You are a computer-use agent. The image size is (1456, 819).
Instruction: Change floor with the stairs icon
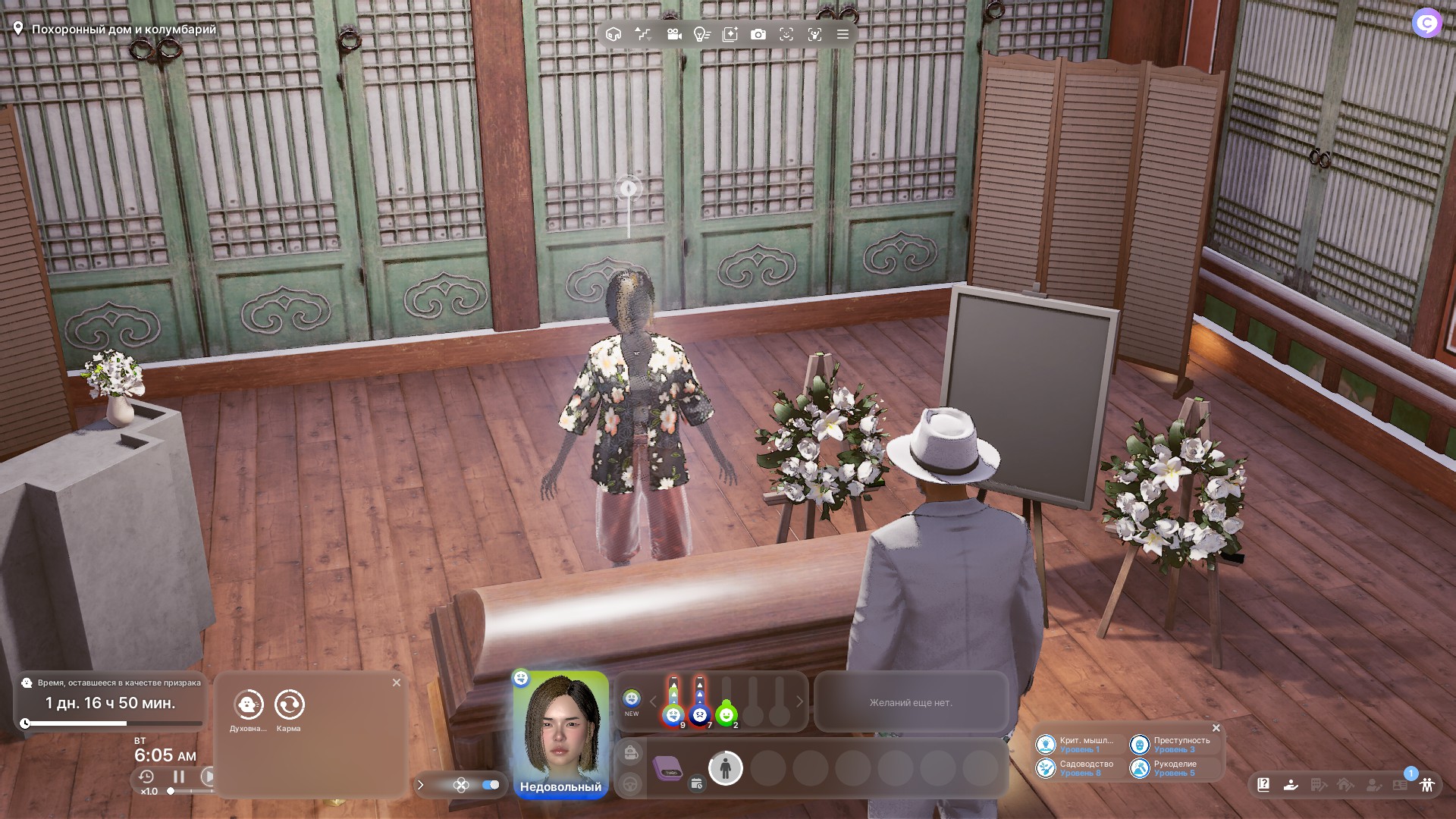tap(643, 34)
